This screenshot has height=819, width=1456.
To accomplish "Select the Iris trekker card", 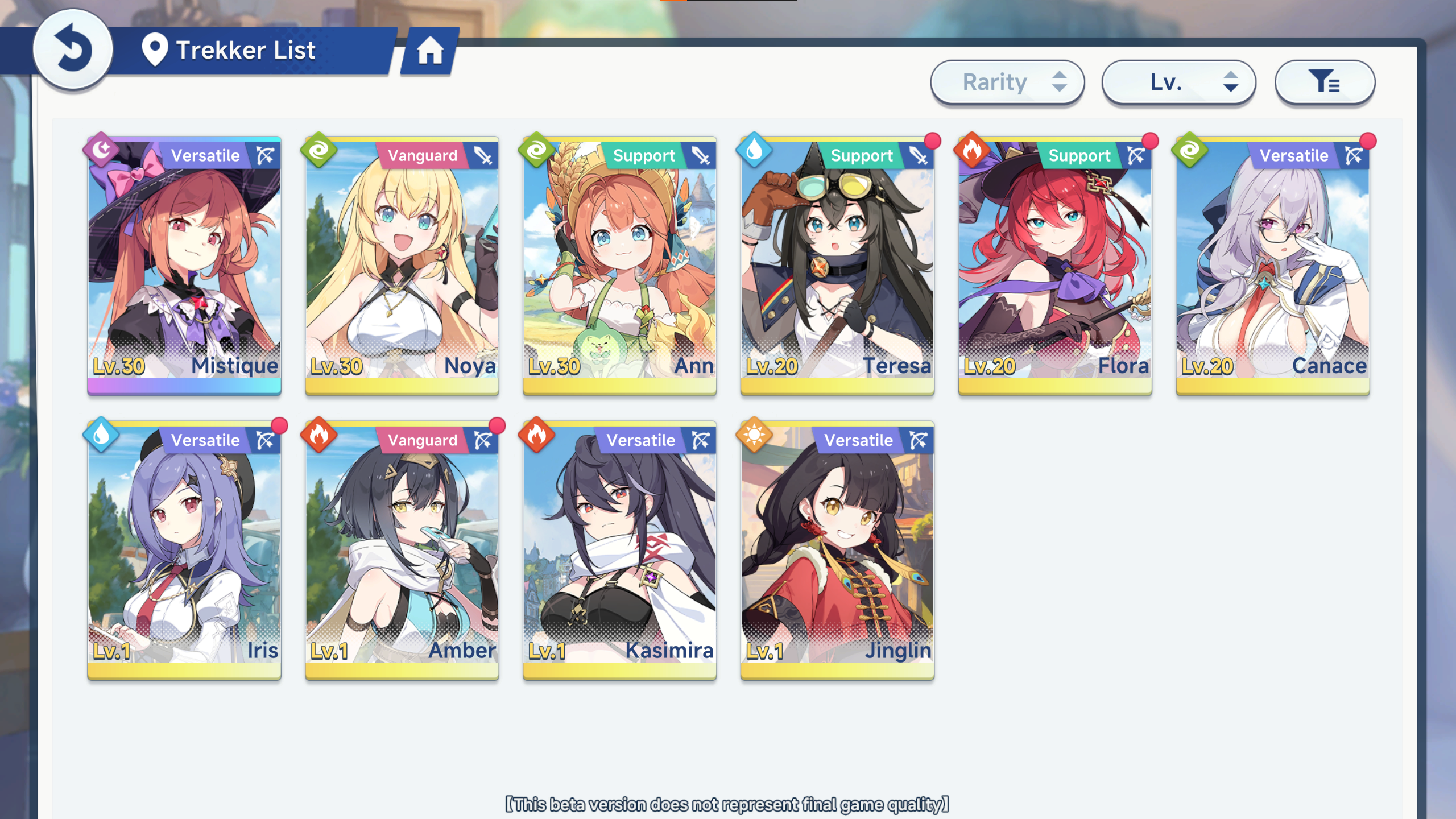I will click(x=184, y=550).
